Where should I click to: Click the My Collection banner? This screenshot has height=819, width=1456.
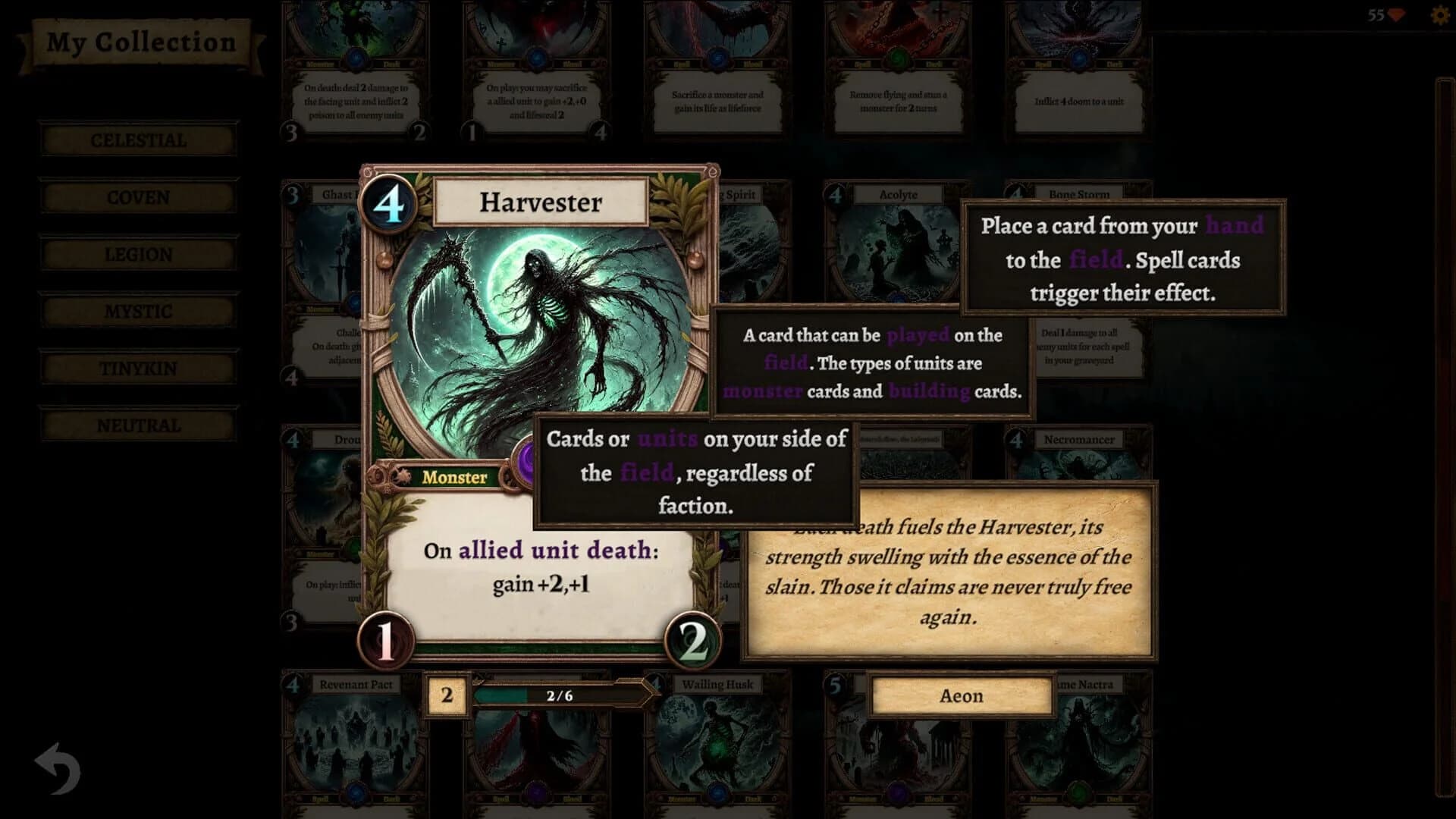coord(140,43)
